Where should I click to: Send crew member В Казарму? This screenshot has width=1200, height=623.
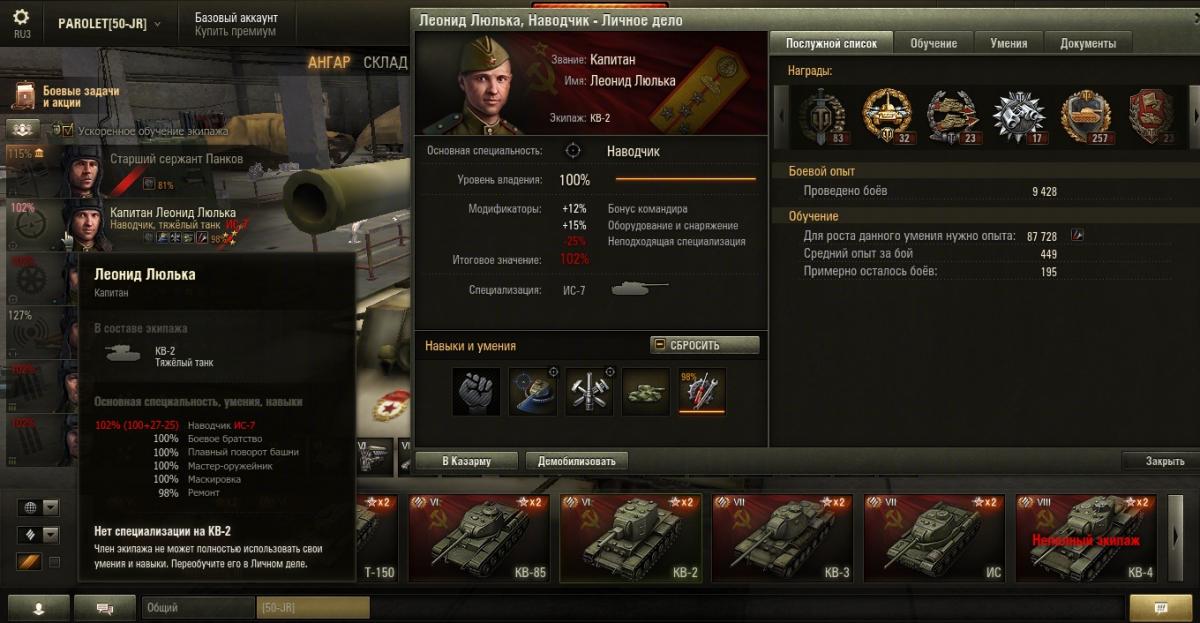pyautogui.click(x=468, y=461)
